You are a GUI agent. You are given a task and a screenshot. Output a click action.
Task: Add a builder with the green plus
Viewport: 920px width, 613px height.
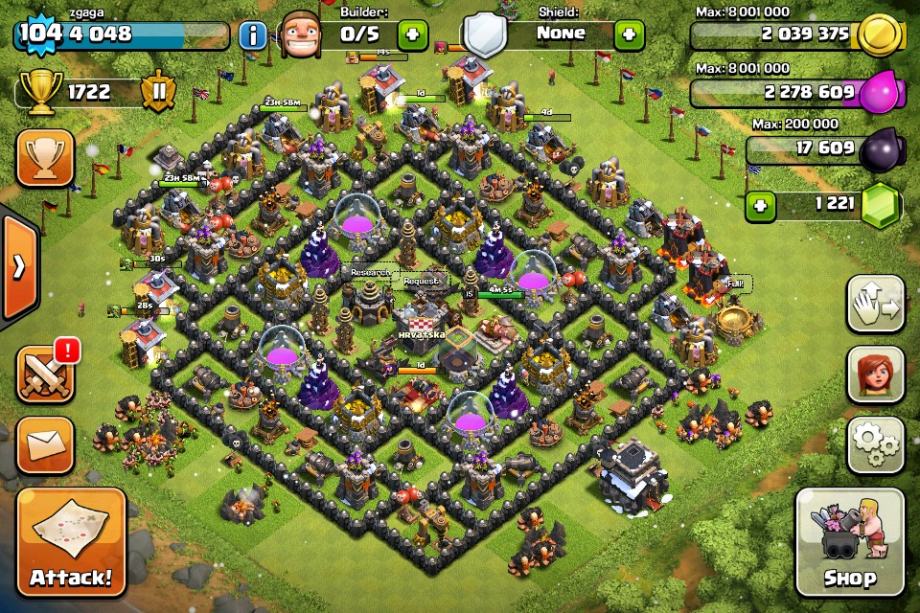[413, 36]
